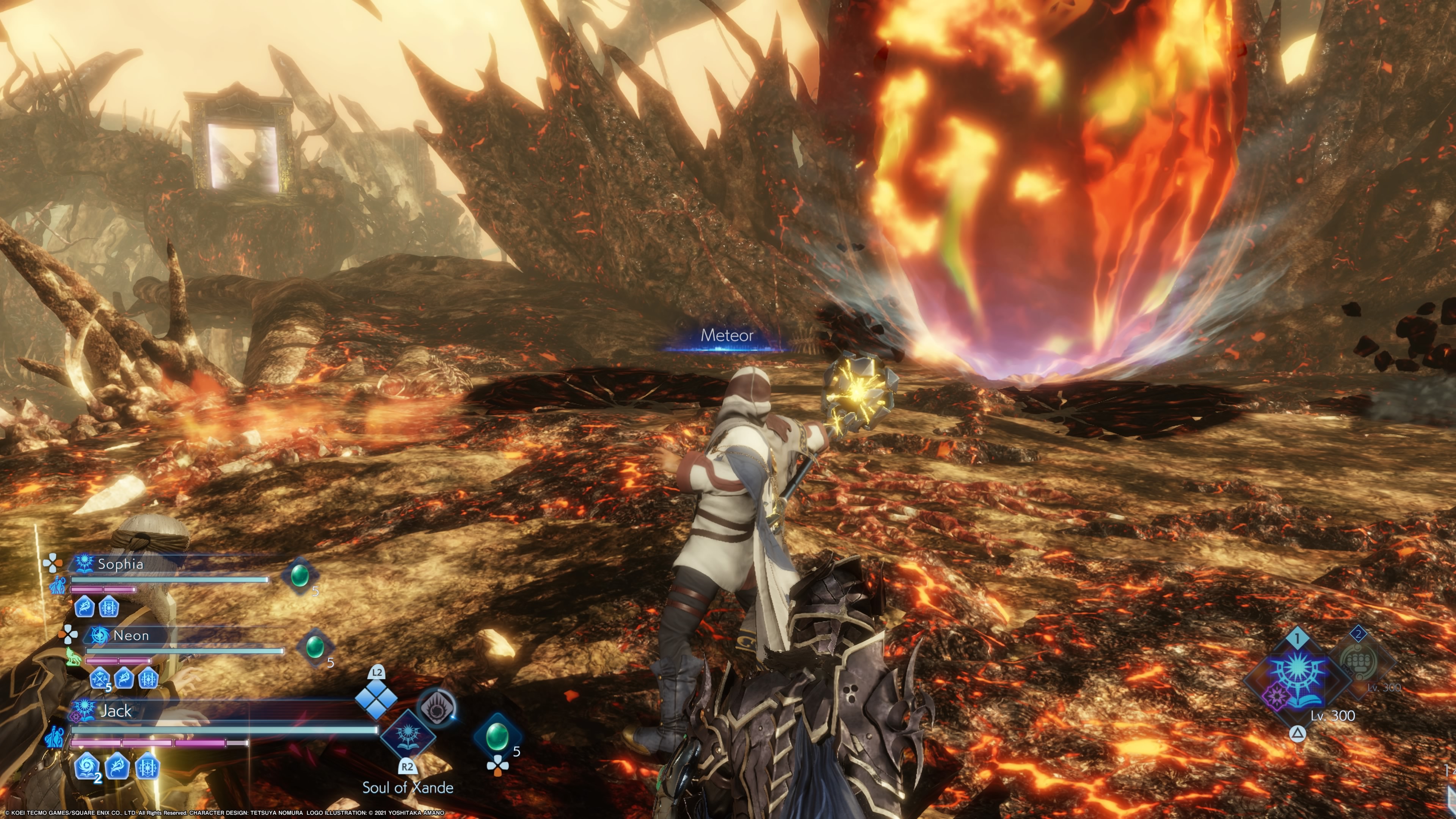Use Jack's green potion
1456x819 pixels.
click(x=497, y=736)
